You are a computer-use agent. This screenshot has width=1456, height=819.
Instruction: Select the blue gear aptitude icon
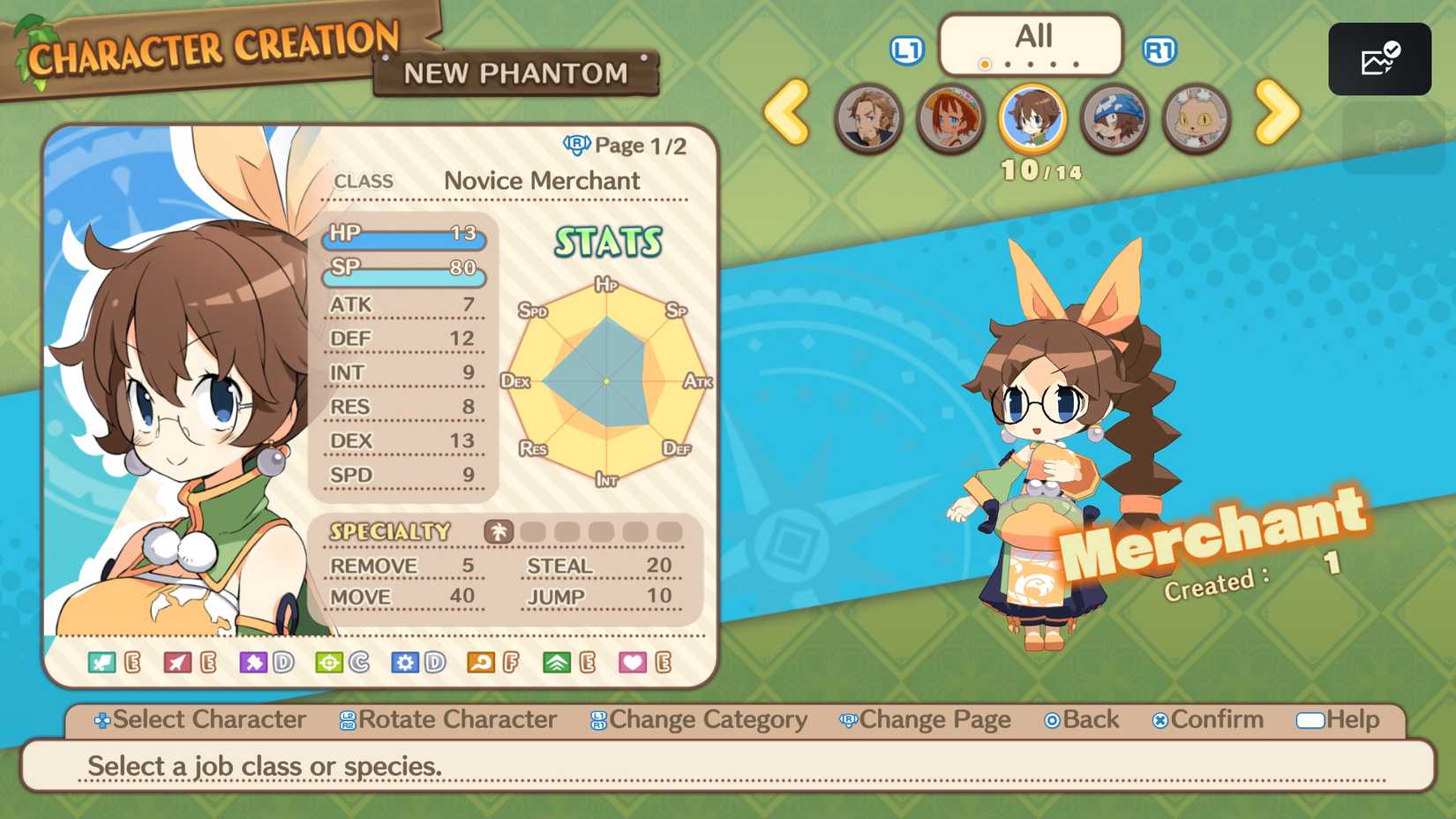coord(405,664)
